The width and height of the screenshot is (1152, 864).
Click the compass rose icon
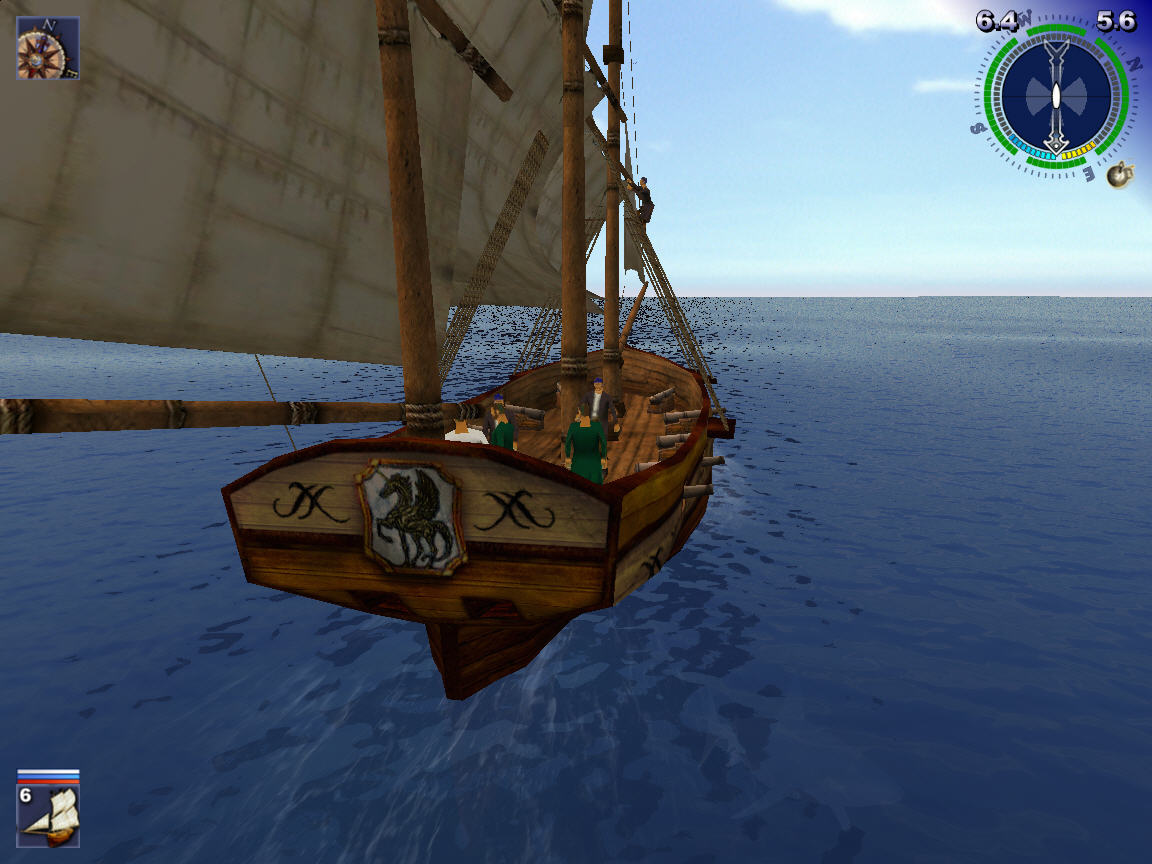(x=47, y=47)
